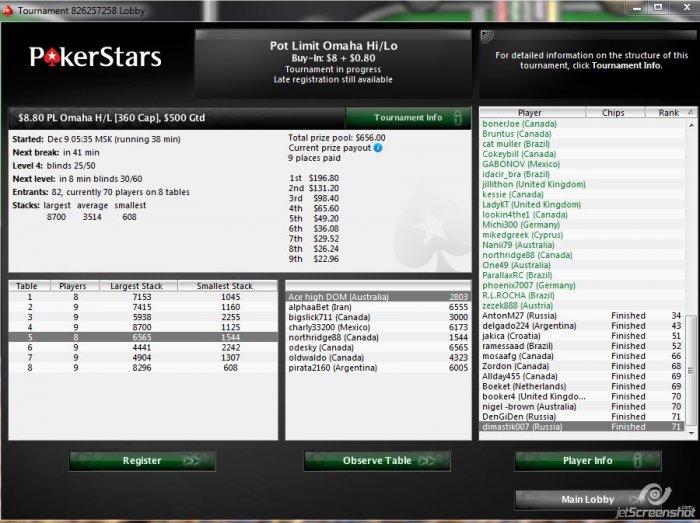Minimize the tournament lobby window
Image resolution: width=700 pixels, height=523 pixels.
coord(638,9)
